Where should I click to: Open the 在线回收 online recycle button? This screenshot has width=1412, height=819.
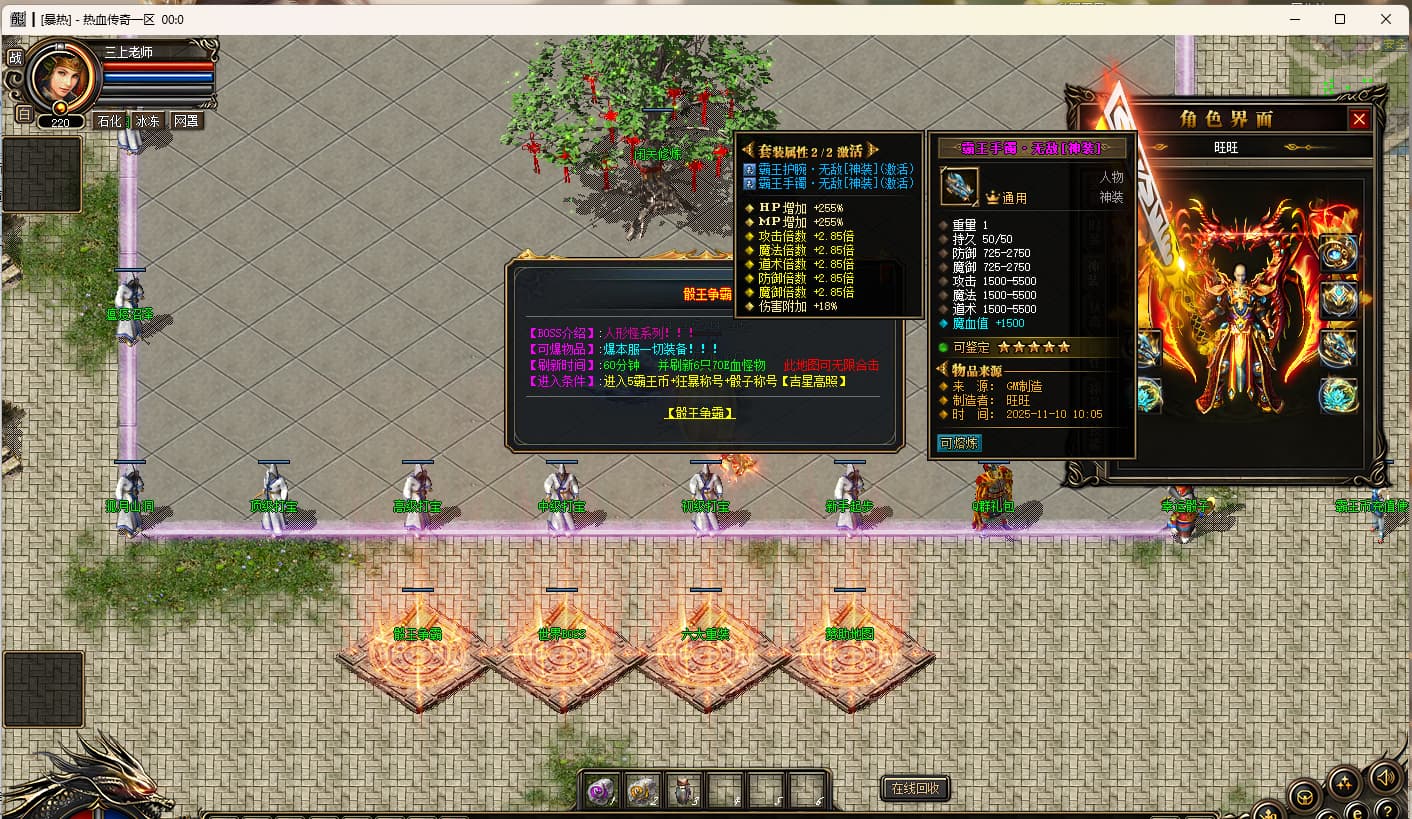tap(915, 788)
